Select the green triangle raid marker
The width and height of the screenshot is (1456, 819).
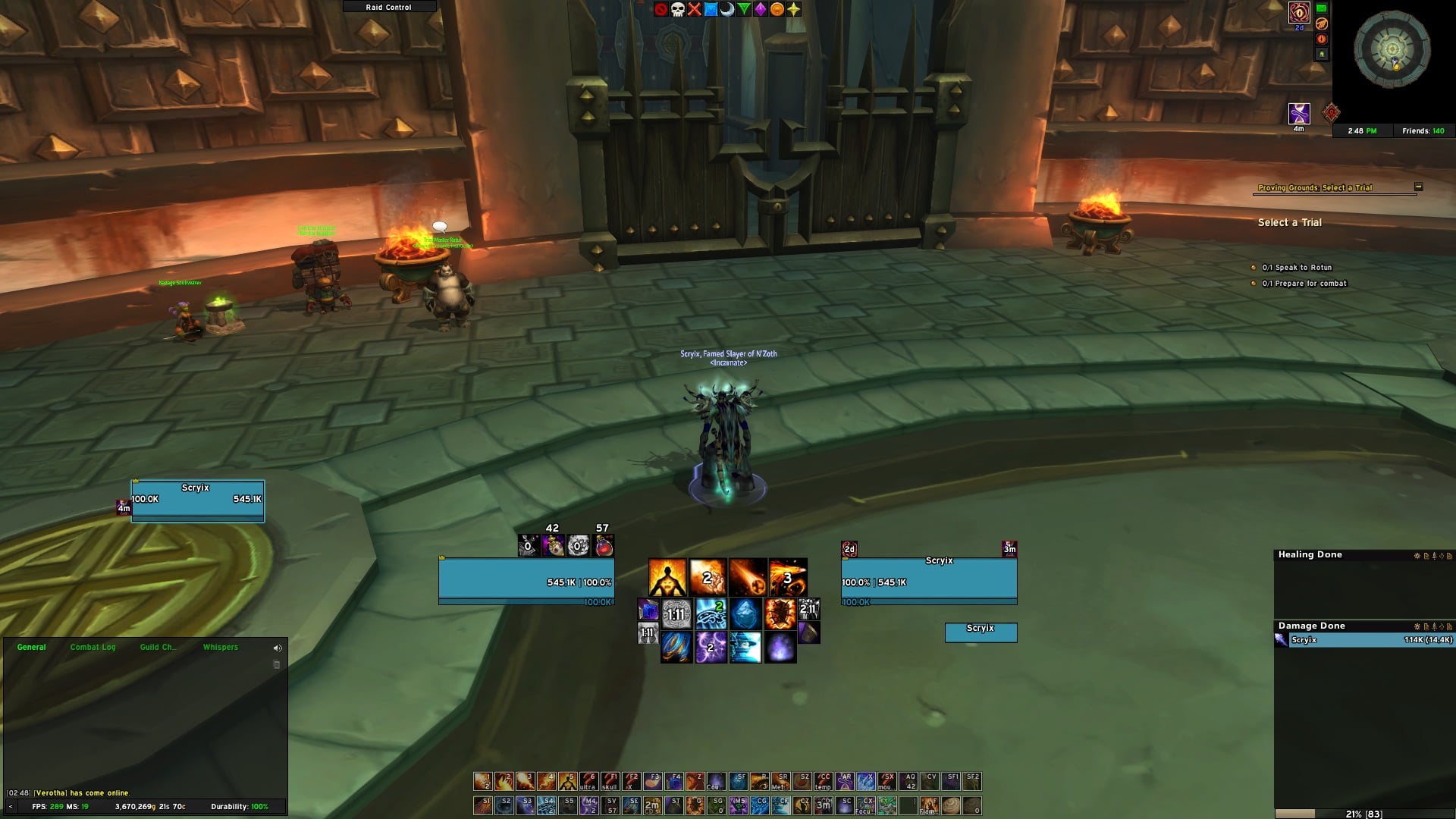pos(744,9)
